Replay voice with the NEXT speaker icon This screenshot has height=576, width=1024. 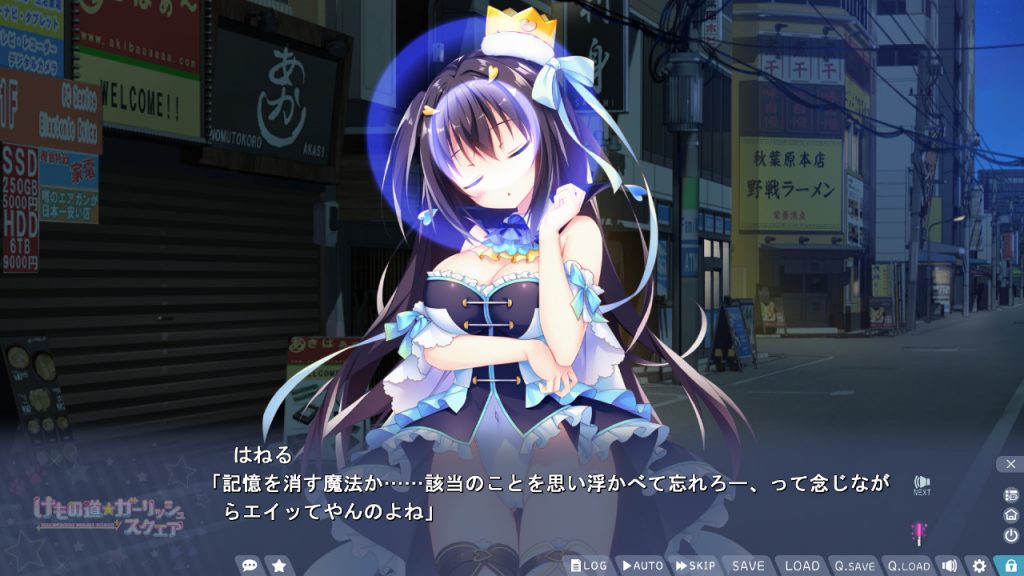click(x=922, y=484)
